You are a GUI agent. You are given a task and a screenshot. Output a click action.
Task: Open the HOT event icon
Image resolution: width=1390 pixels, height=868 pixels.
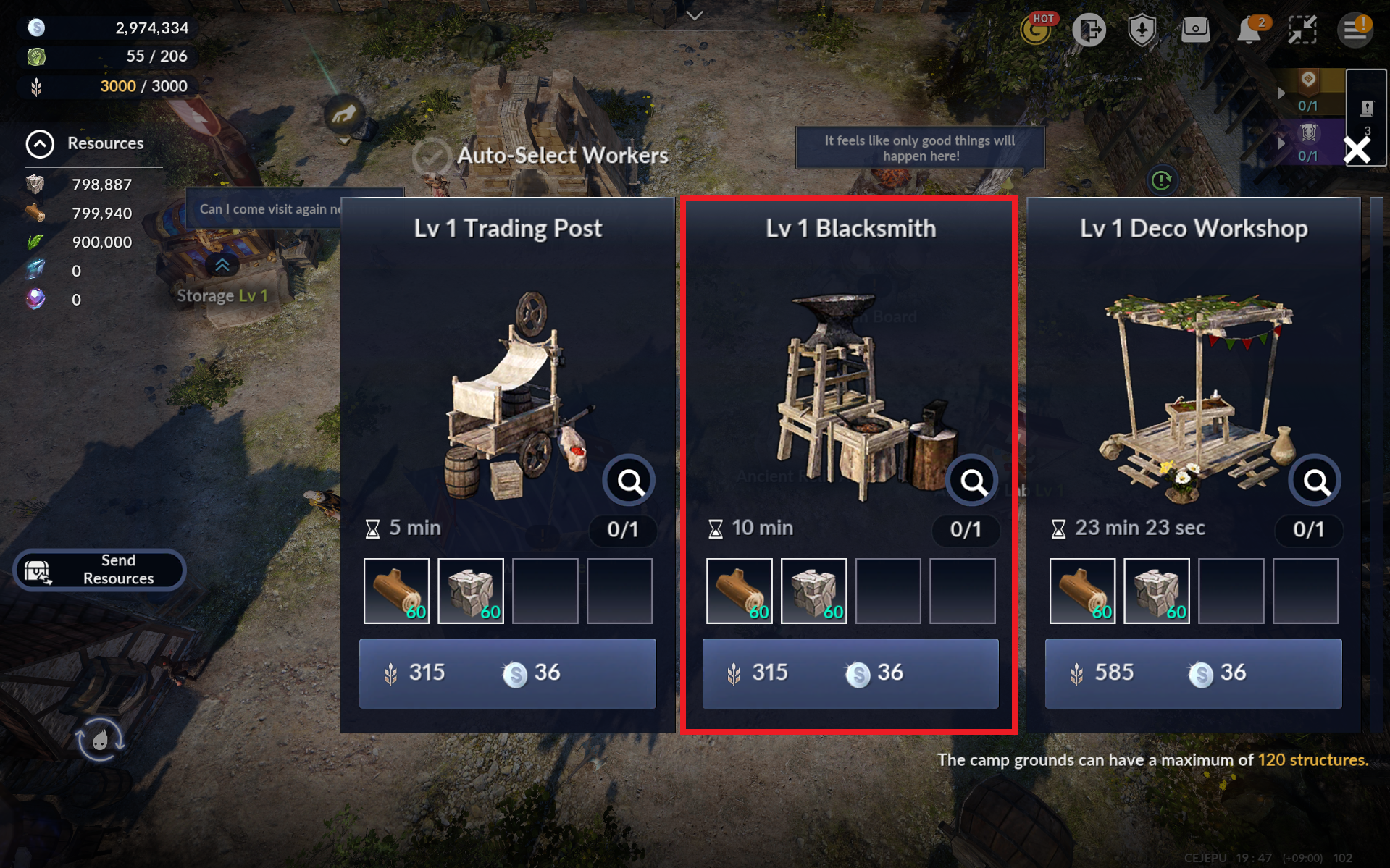[x=1036, y=30]
